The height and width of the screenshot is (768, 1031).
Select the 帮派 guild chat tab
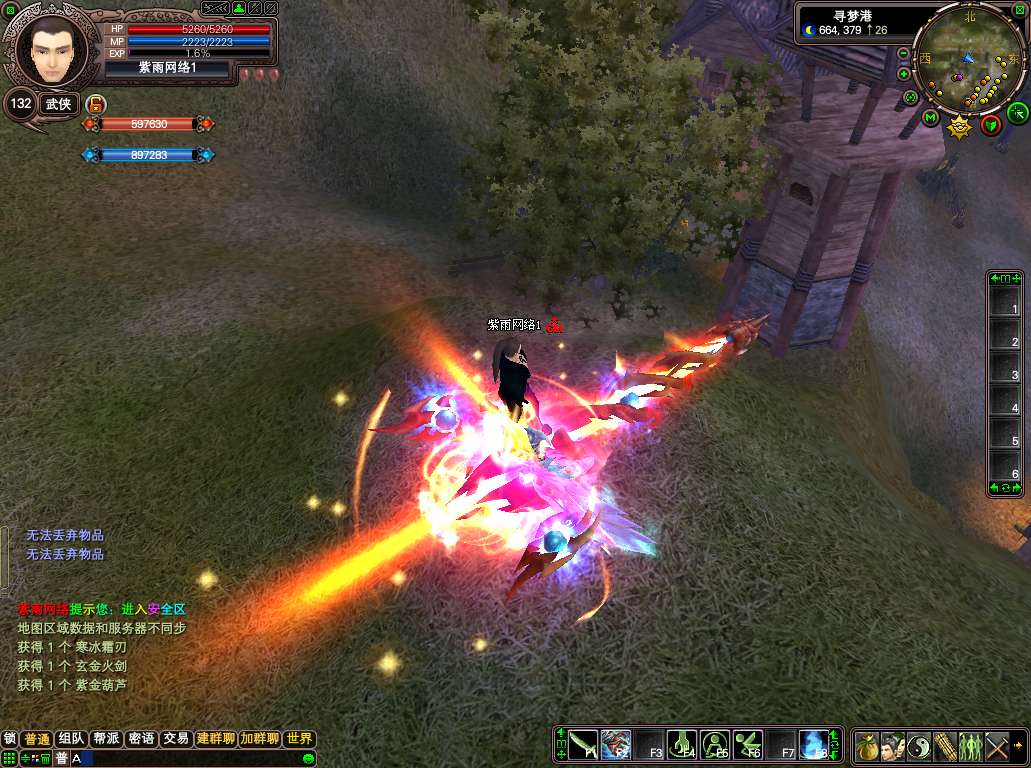pos(106,739)
